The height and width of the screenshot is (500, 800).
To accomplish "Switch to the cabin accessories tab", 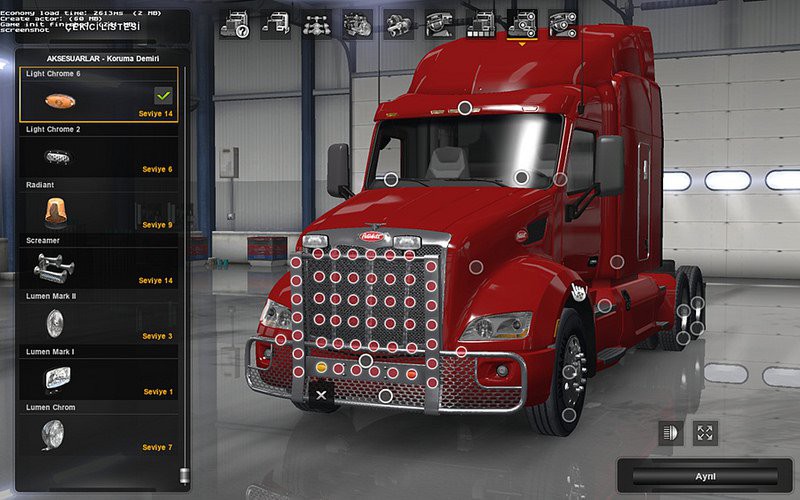I will click(x=563, y=24).
